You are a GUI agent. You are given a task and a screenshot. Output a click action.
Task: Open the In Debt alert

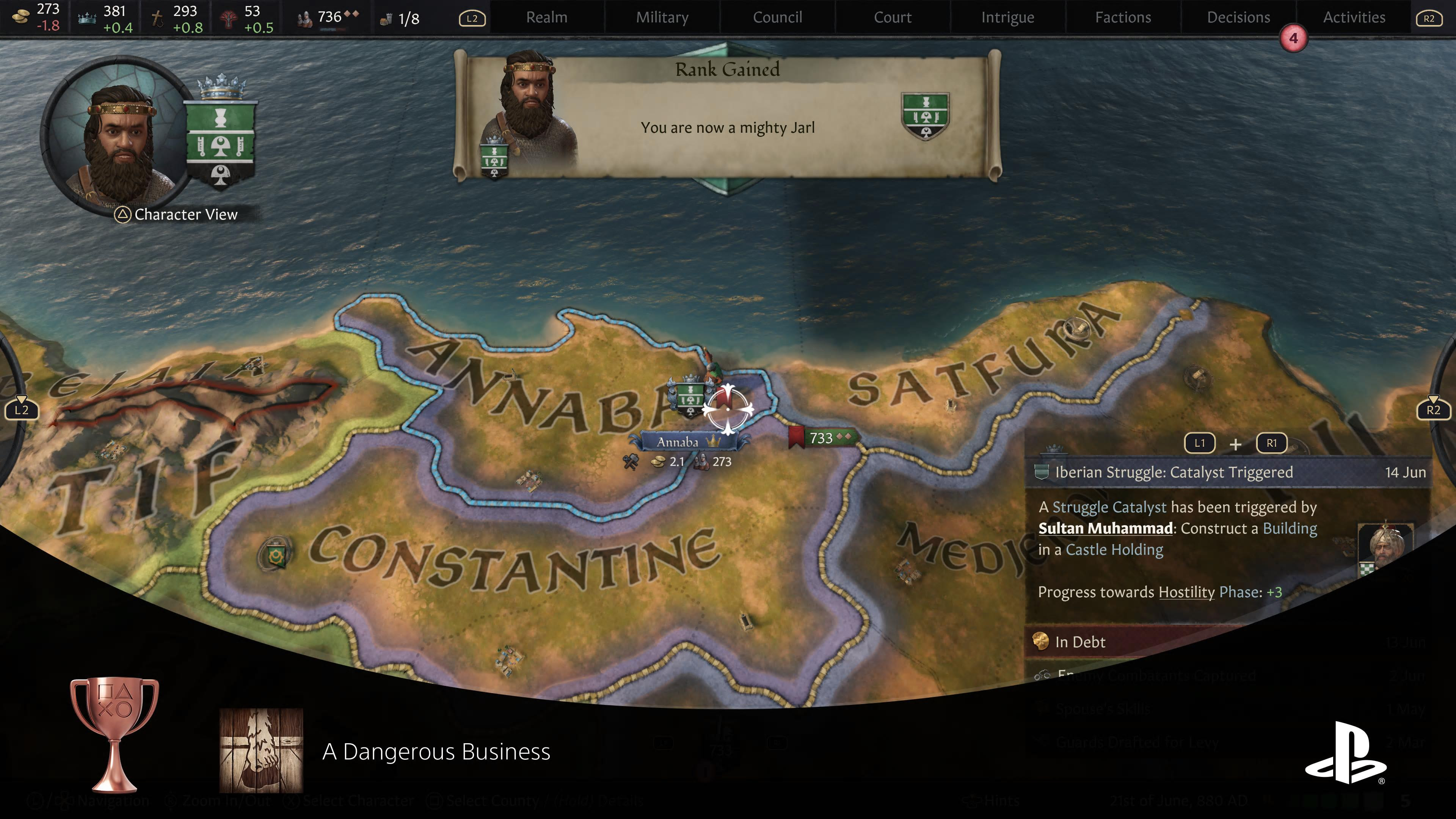click(1080, 642)
